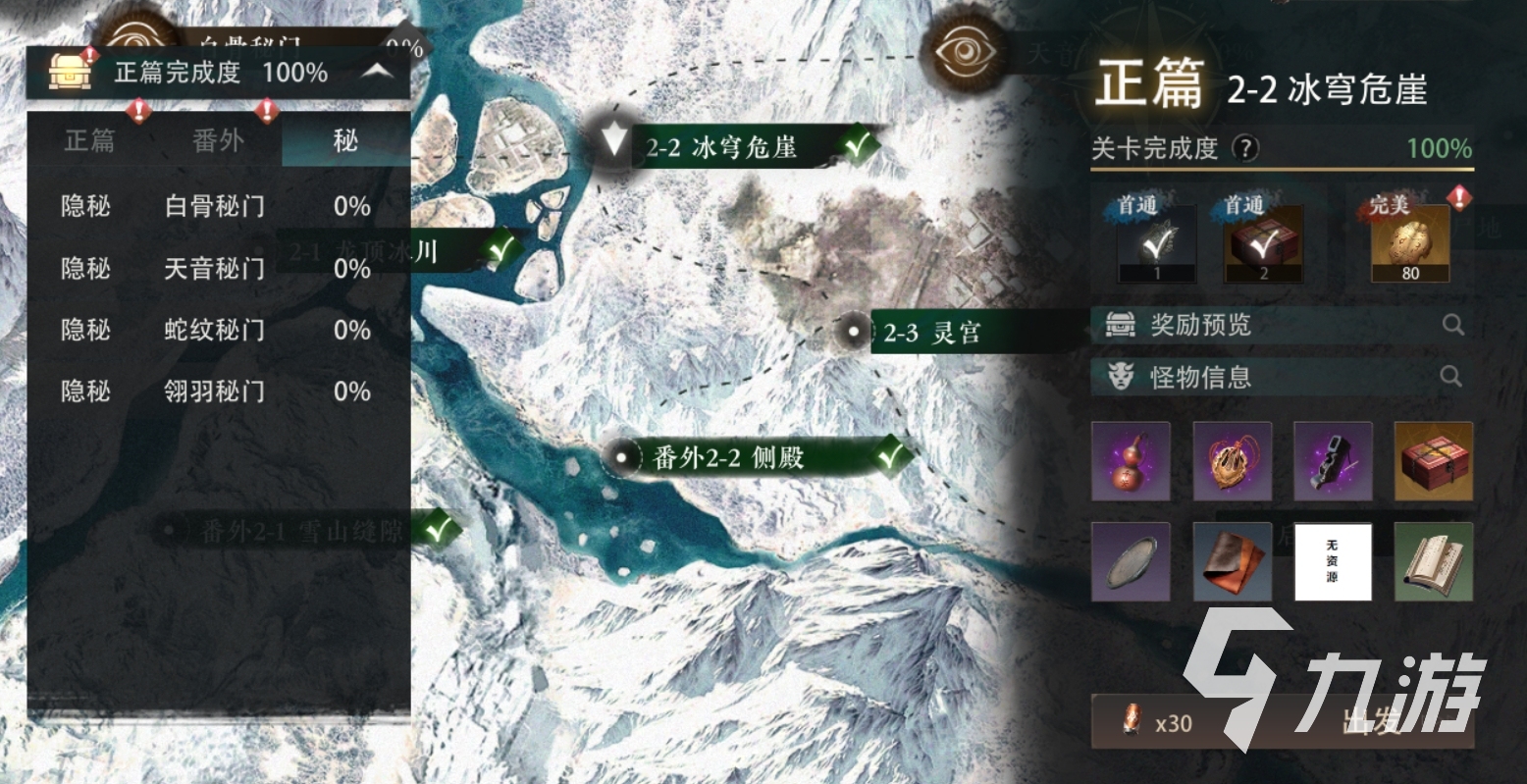Switch to the 番外 tab
The height and width of the screenshot is (784, 1527).
click(x=218, y=140)
